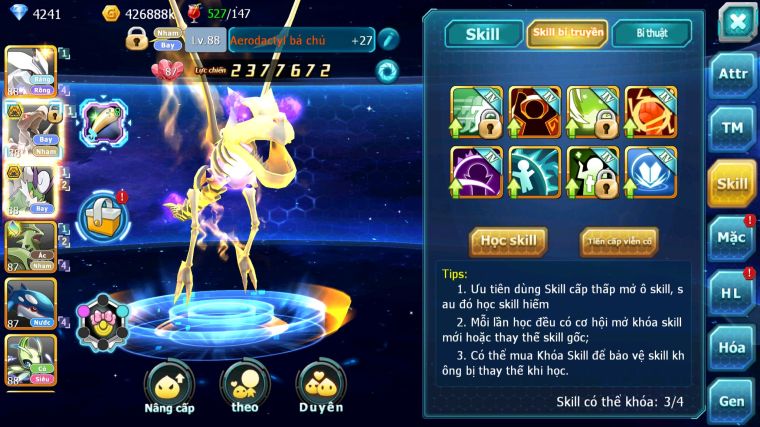
Task: Open the TM side tab
Action: click(x=733, y=128)
